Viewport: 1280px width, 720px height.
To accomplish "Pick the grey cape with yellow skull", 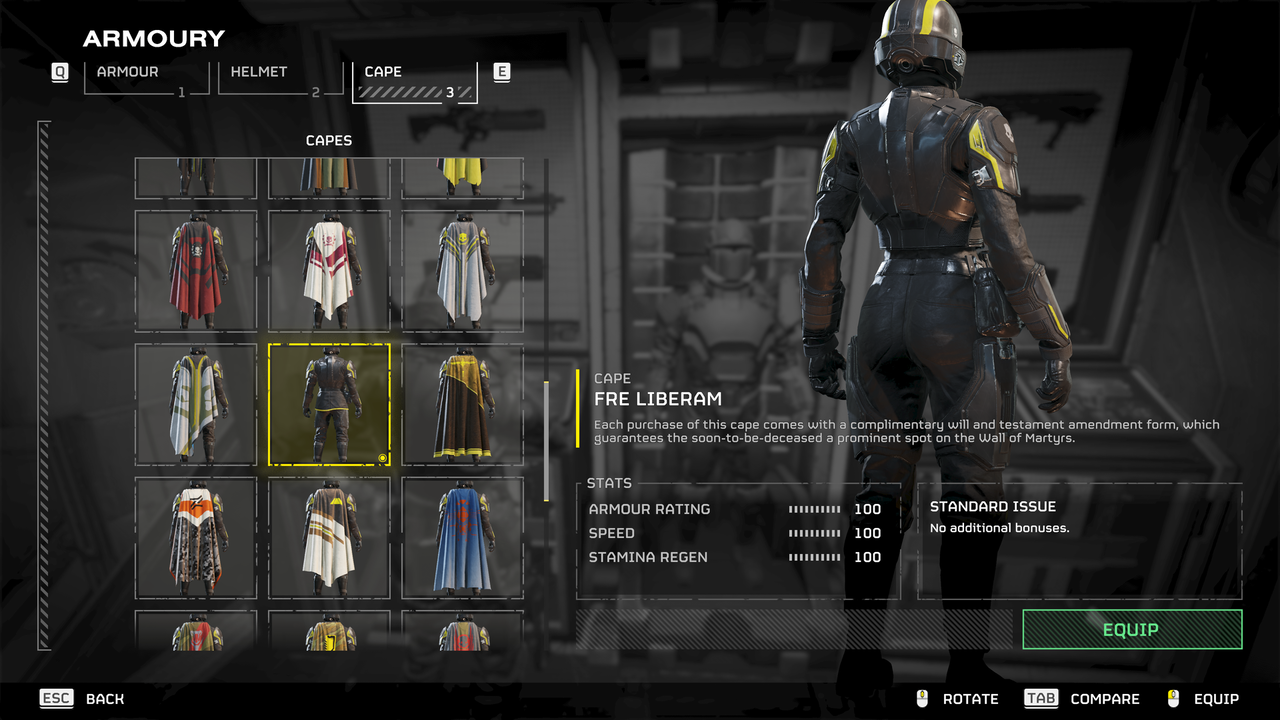I will (462, 270).
